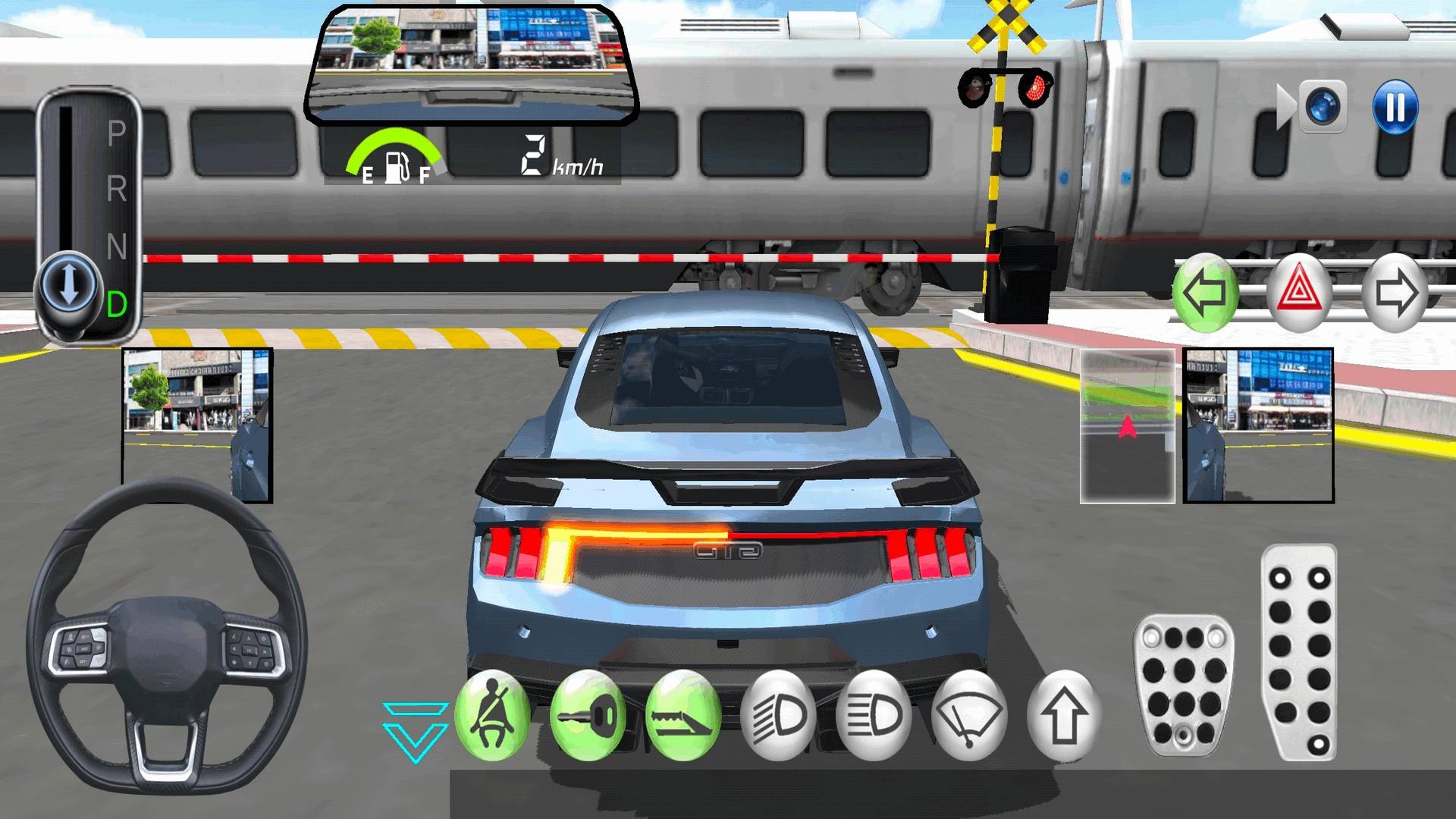Activate the hazard warning lights

point(1300,293)
